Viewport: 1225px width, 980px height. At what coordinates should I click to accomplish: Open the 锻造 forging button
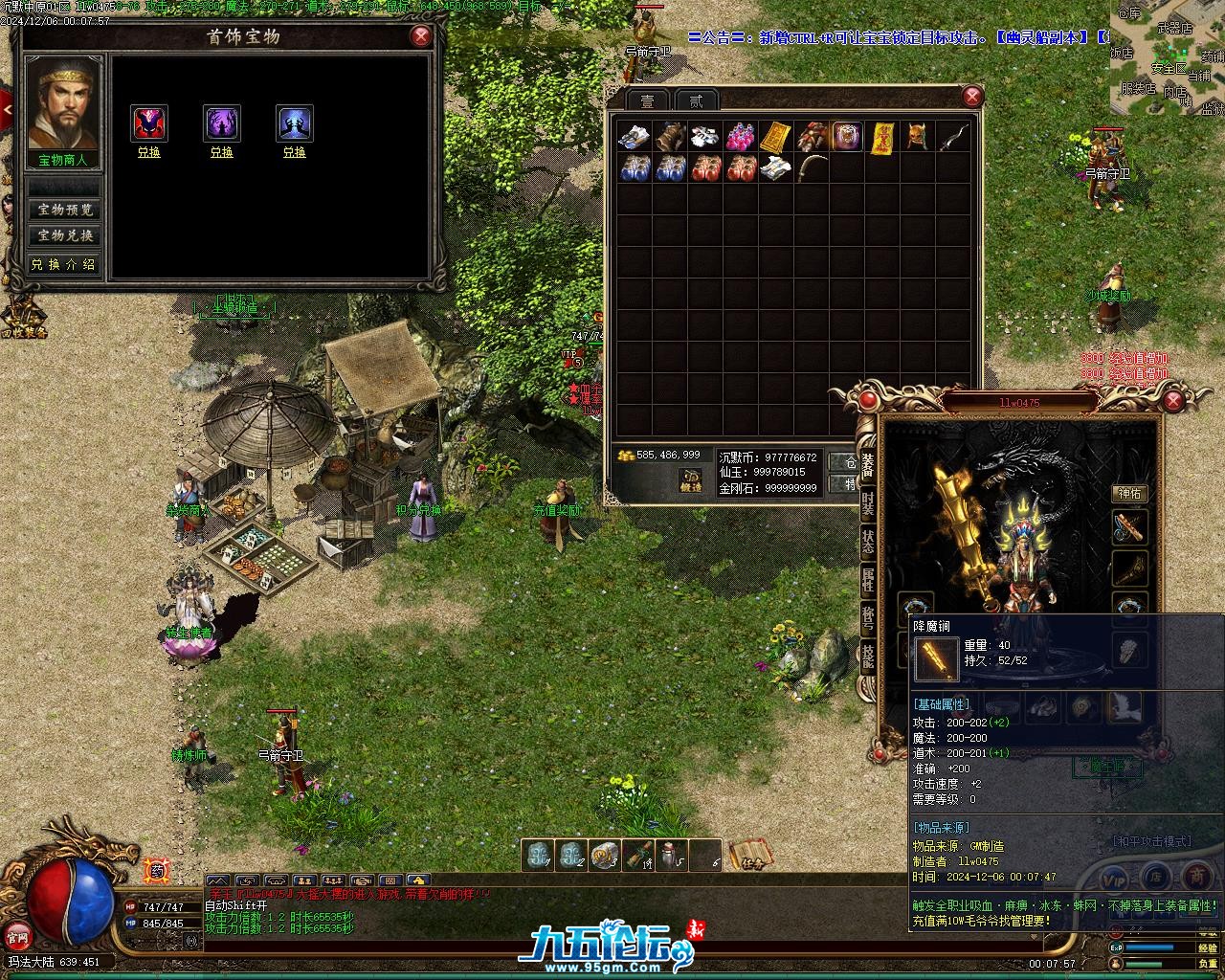point(691,480)
